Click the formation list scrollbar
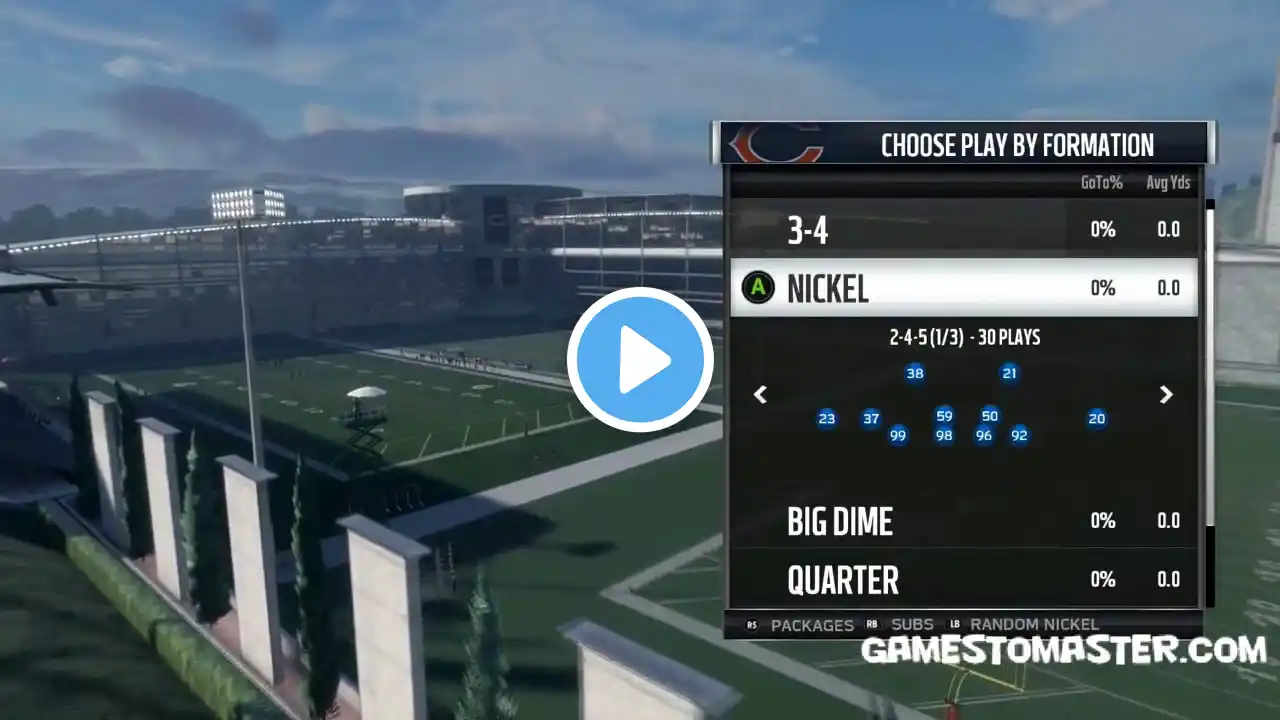The width and height of the screenshot is (1280, 720). [x=1209, y=360]
